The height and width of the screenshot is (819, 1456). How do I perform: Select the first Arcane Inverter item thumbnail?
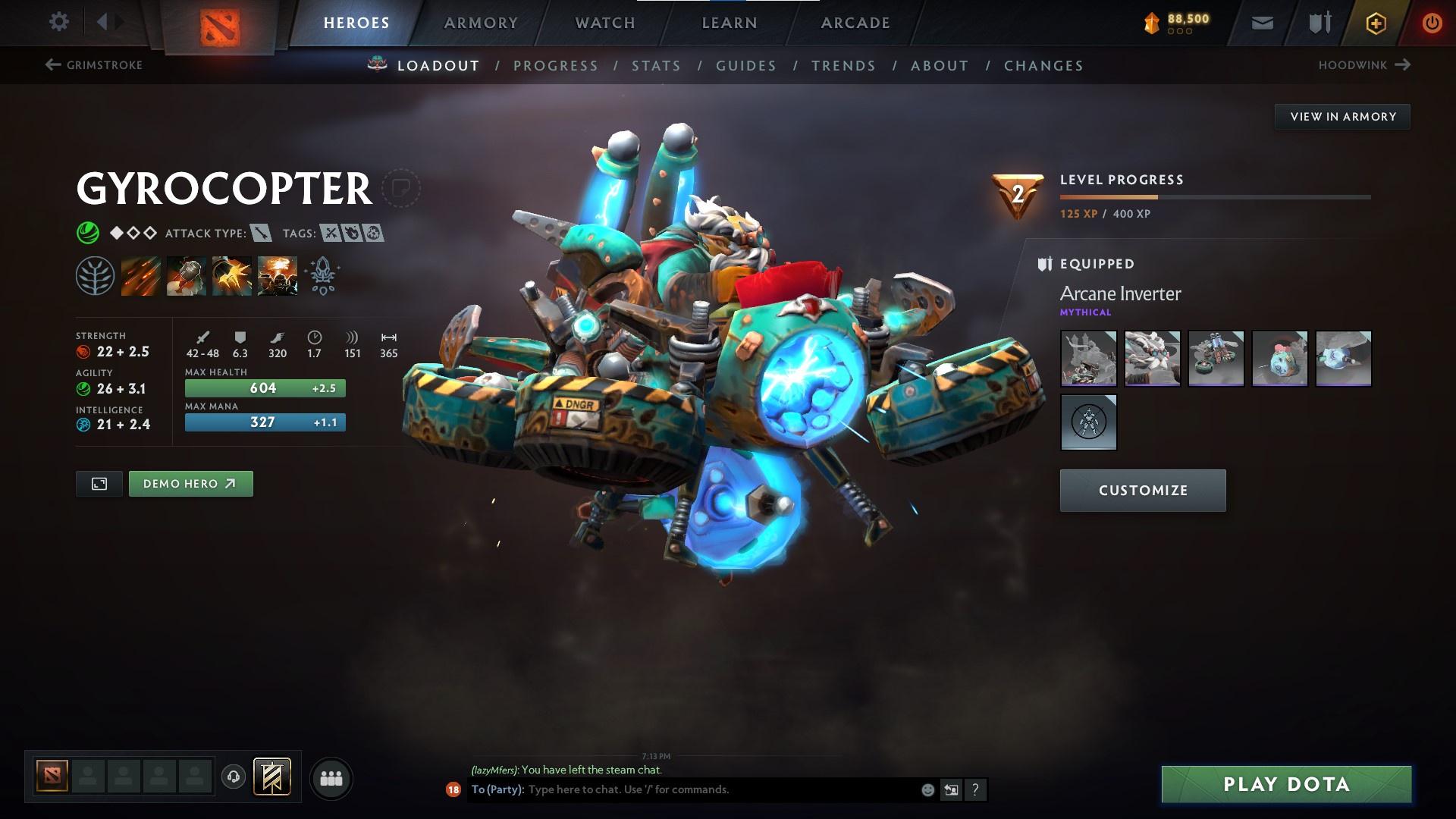coord(1088,358)
